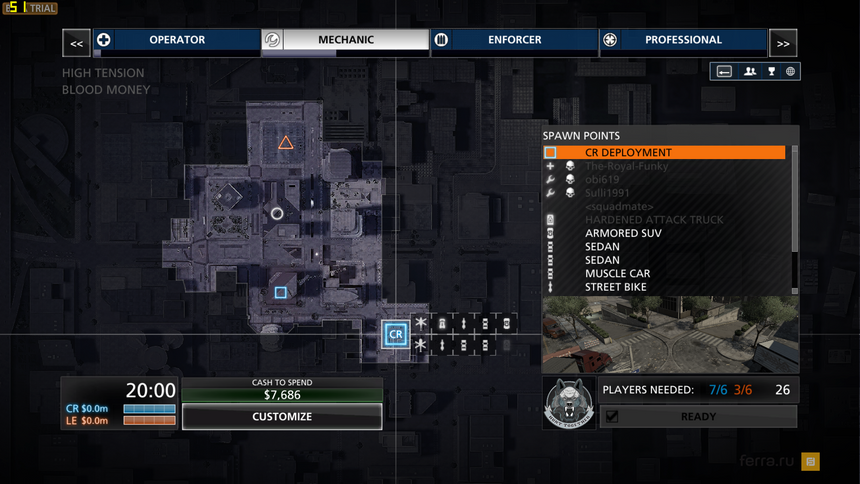Open the squad players icon
This screenshot has height=484, width=860.
[x=749, y=72]
